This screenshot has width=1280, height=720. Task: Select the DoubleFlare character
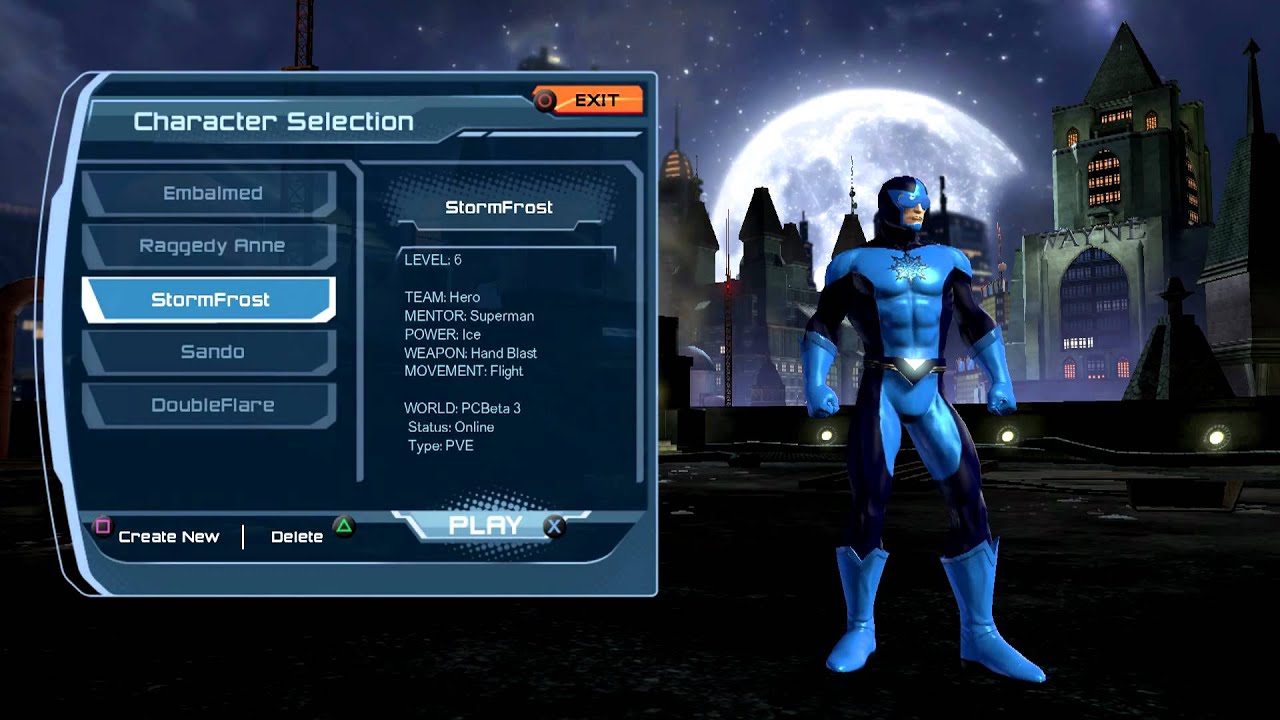211,405
